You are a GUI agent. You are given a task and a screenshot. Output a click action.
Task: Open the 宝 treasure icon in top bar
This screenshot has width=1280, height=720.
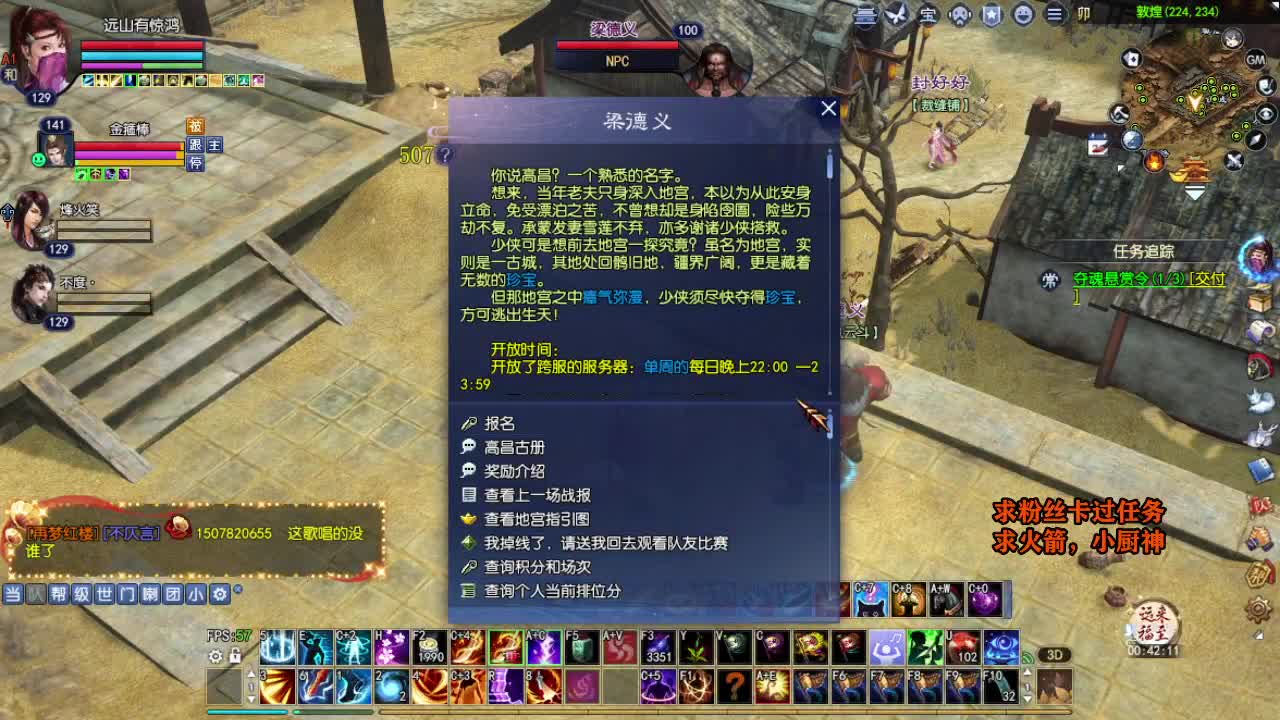click(x=927, y=15)
